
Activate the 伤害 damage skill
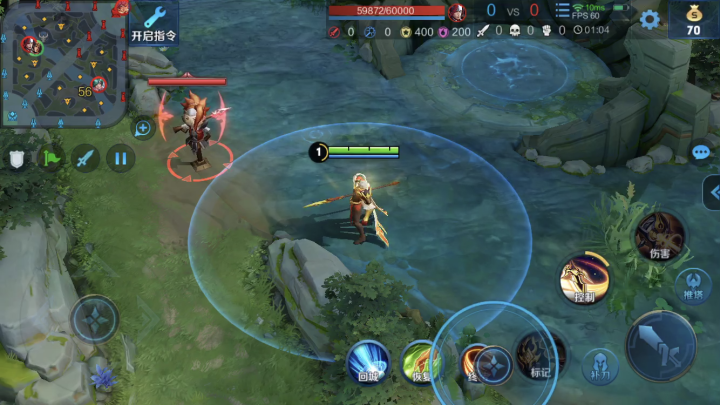pos(659,236)
